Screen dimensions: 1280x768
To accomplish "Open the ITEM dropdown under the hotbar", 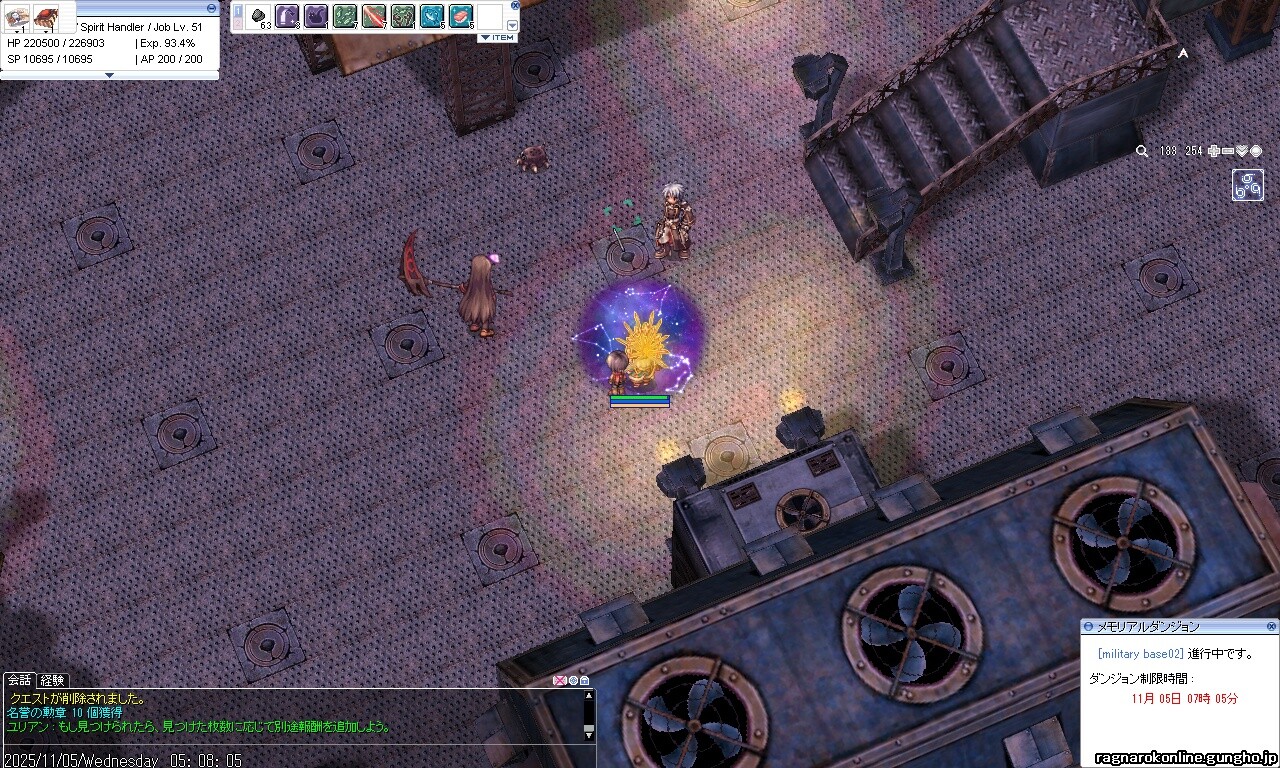I will (x=497, y=37).
